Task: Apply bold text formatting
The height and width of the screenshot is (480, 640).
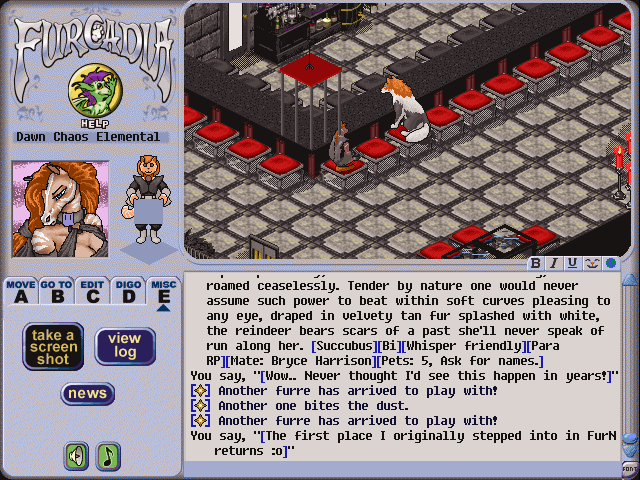Action: (536, 263)
